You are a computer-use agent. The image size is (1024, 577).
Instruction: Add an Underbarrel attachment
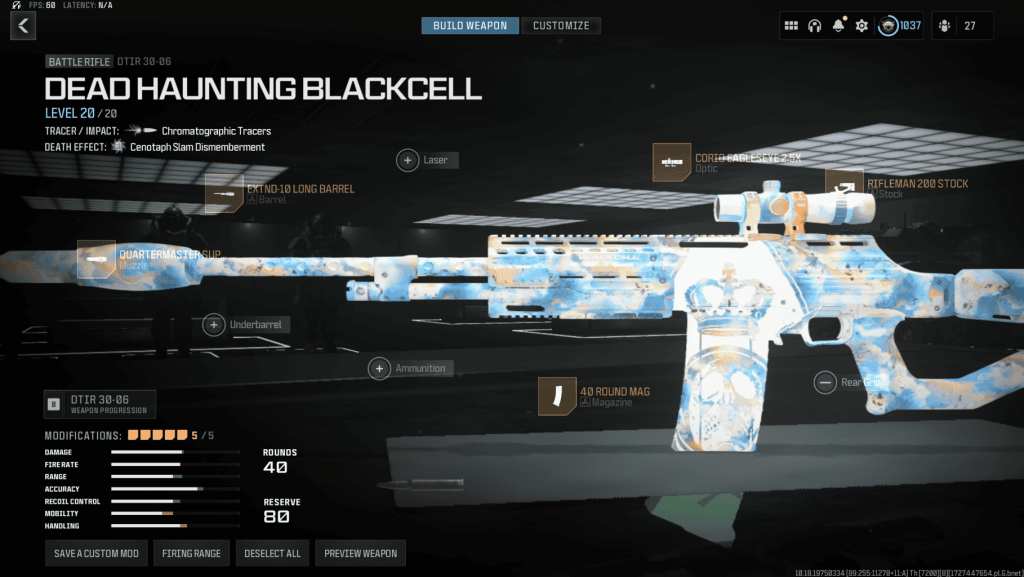(x=214, y=325)
